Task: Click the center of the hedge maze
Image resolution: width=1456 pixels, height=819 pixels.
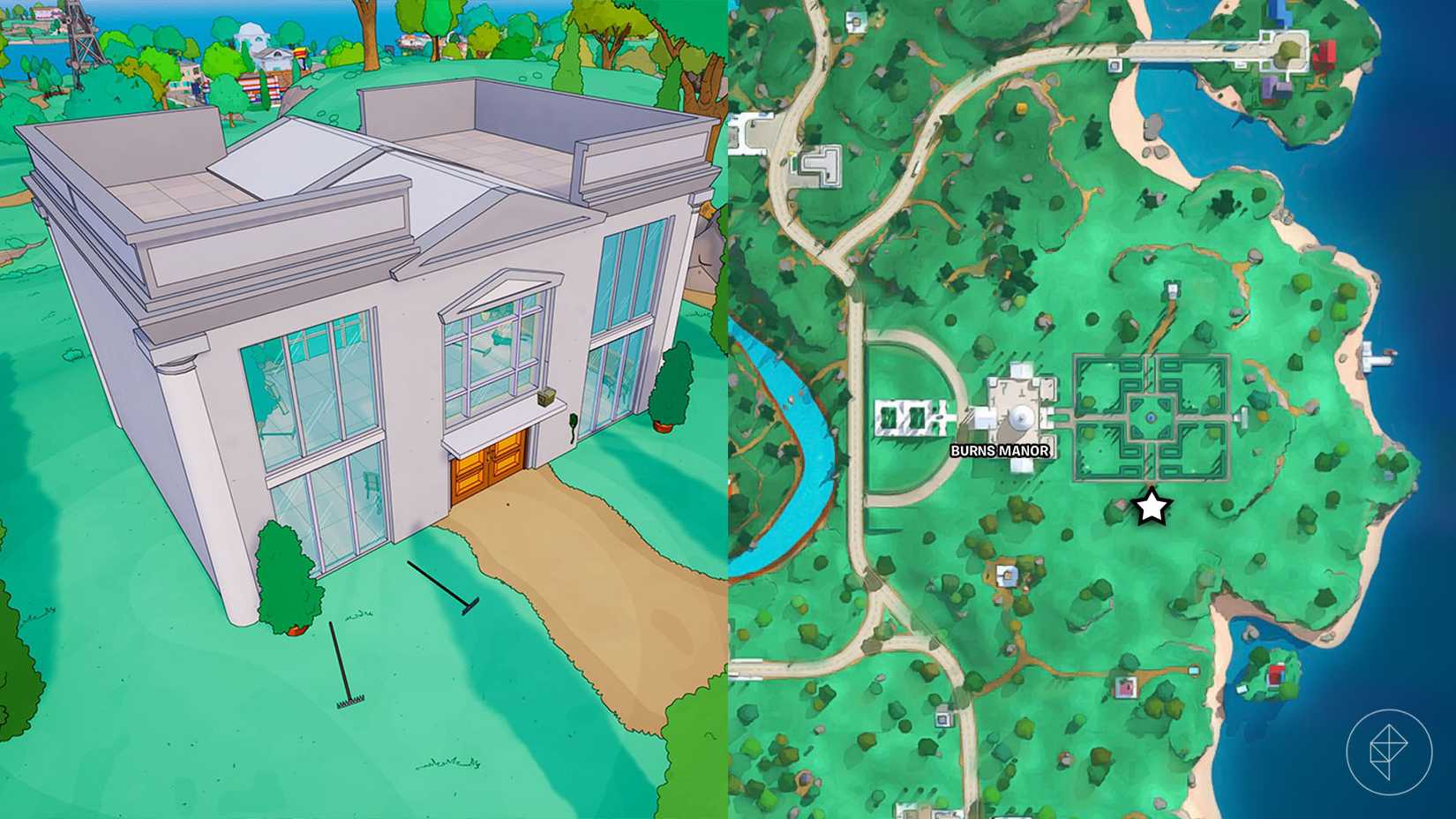Action: click(x=1152, y=417)
